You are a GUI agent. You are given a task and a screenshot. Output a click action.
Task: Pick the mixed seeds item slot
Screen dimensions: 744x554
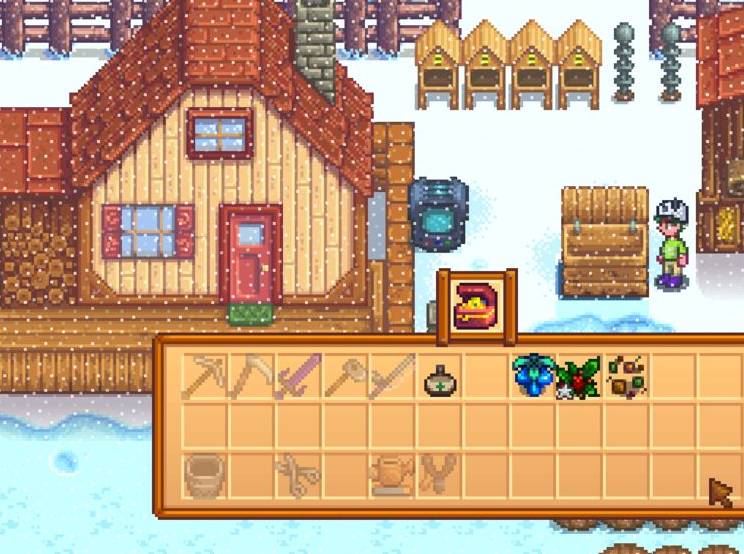(x=626, y=376)
